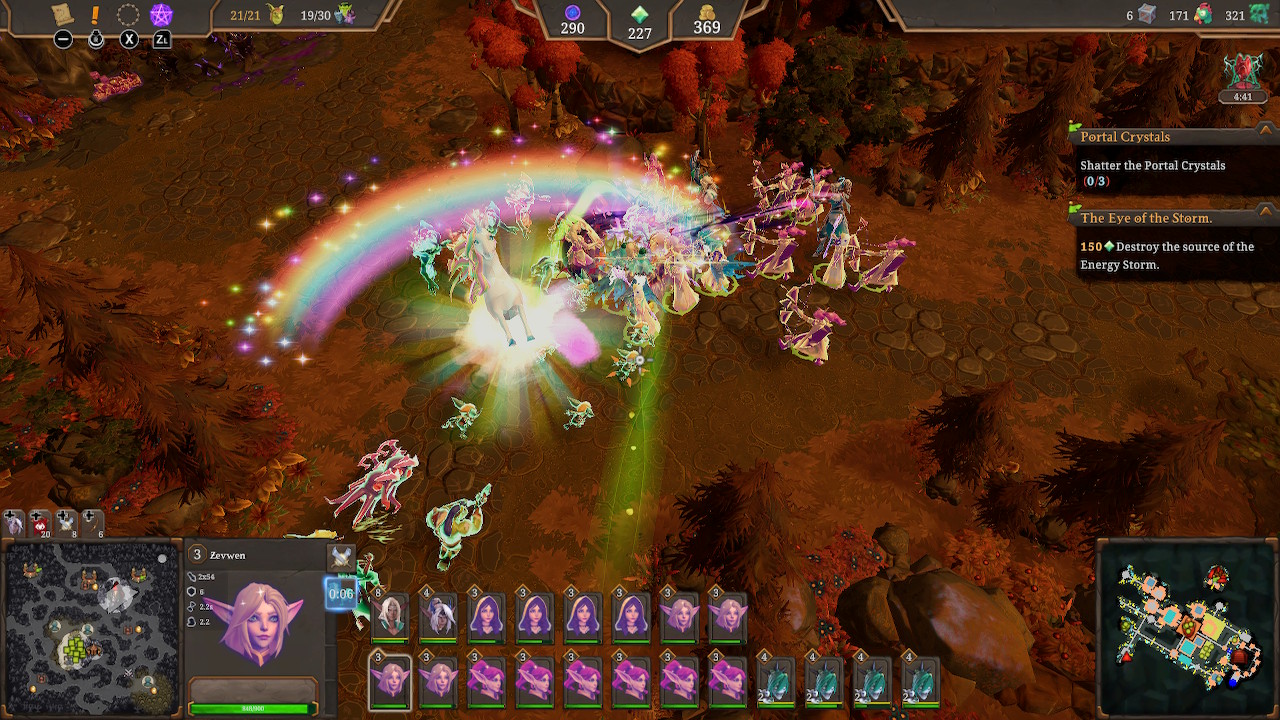Click the plus arrow above the horn group icon

pyautogui.click(x=90, y=515)
